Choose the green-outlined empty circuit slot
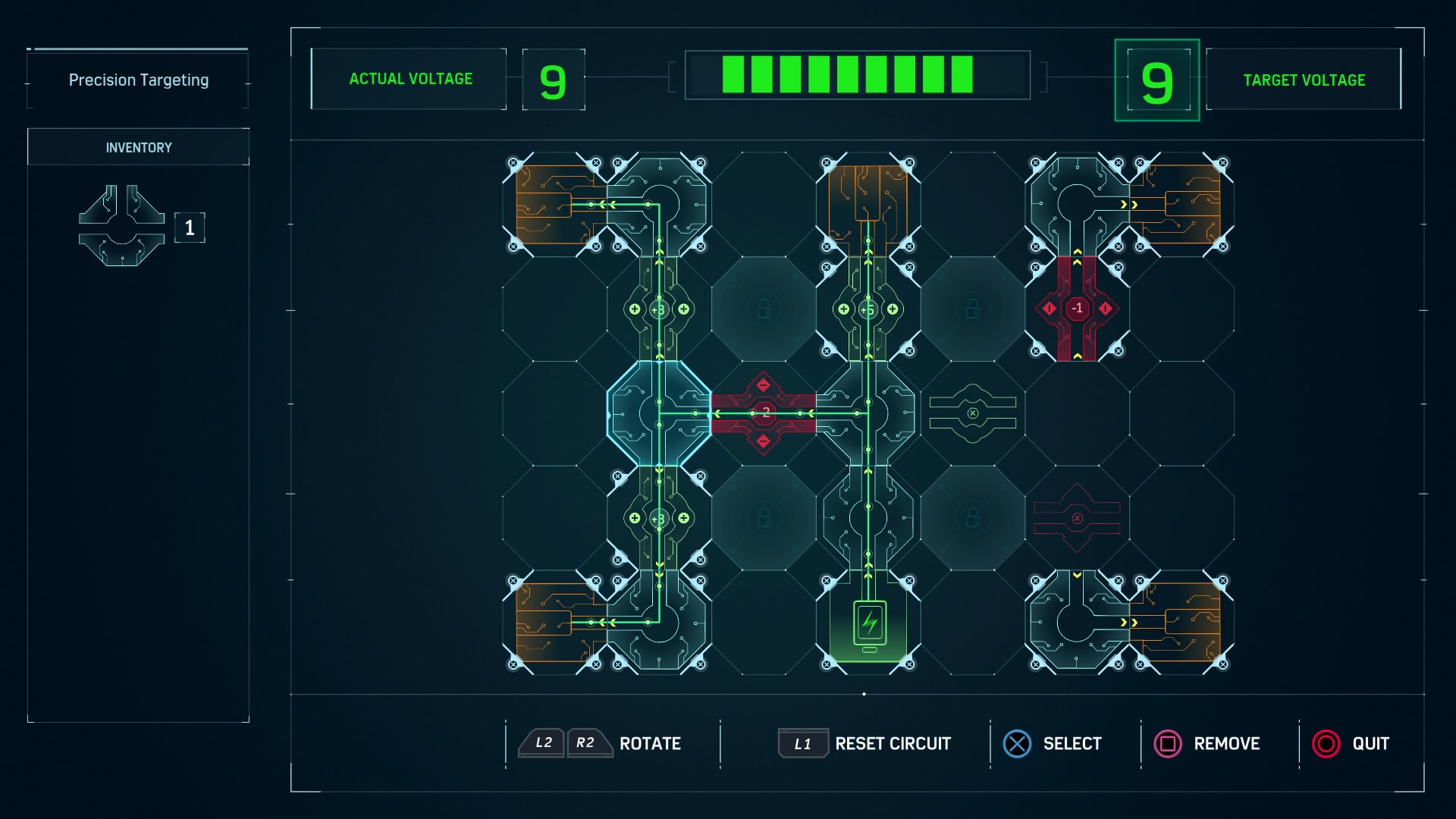This screenshot has height=819, width=1456. click(973, 413)
